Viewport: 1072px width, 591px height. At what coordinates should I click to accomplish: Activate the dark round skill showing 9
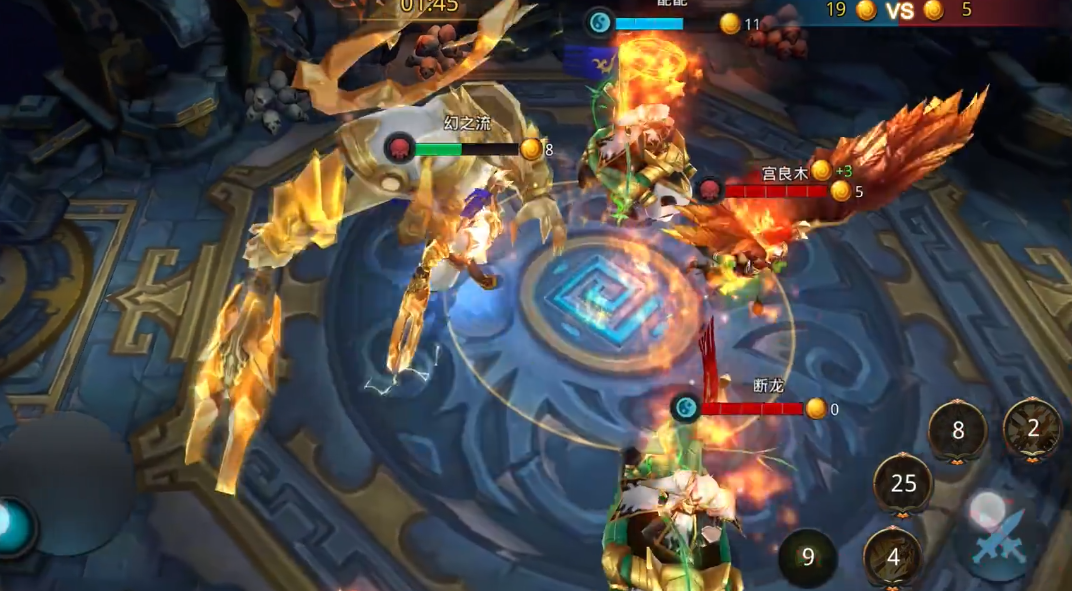tap(808, 558)
